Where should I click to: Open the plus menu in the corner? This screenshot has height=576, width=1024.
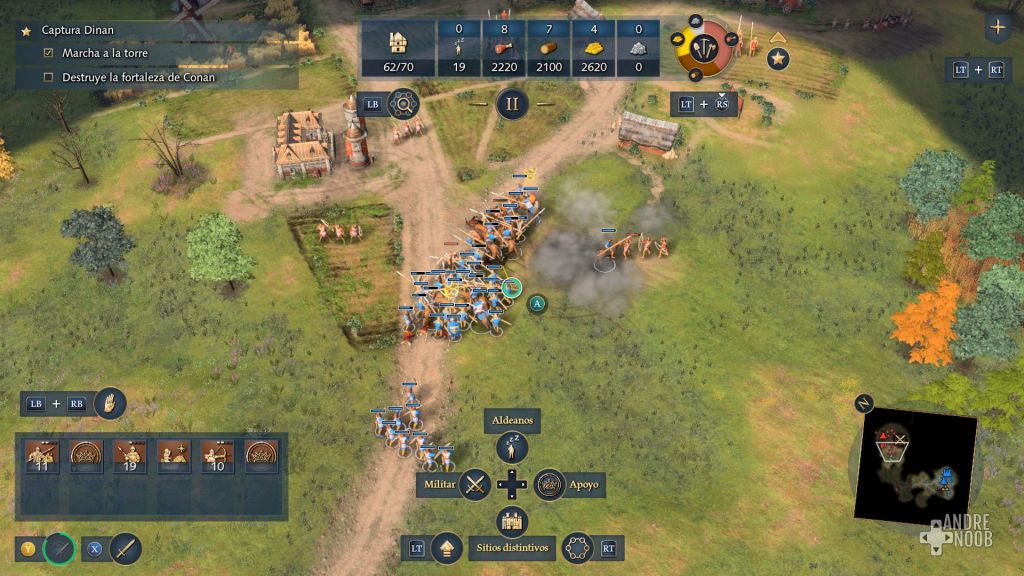point(997,27)
